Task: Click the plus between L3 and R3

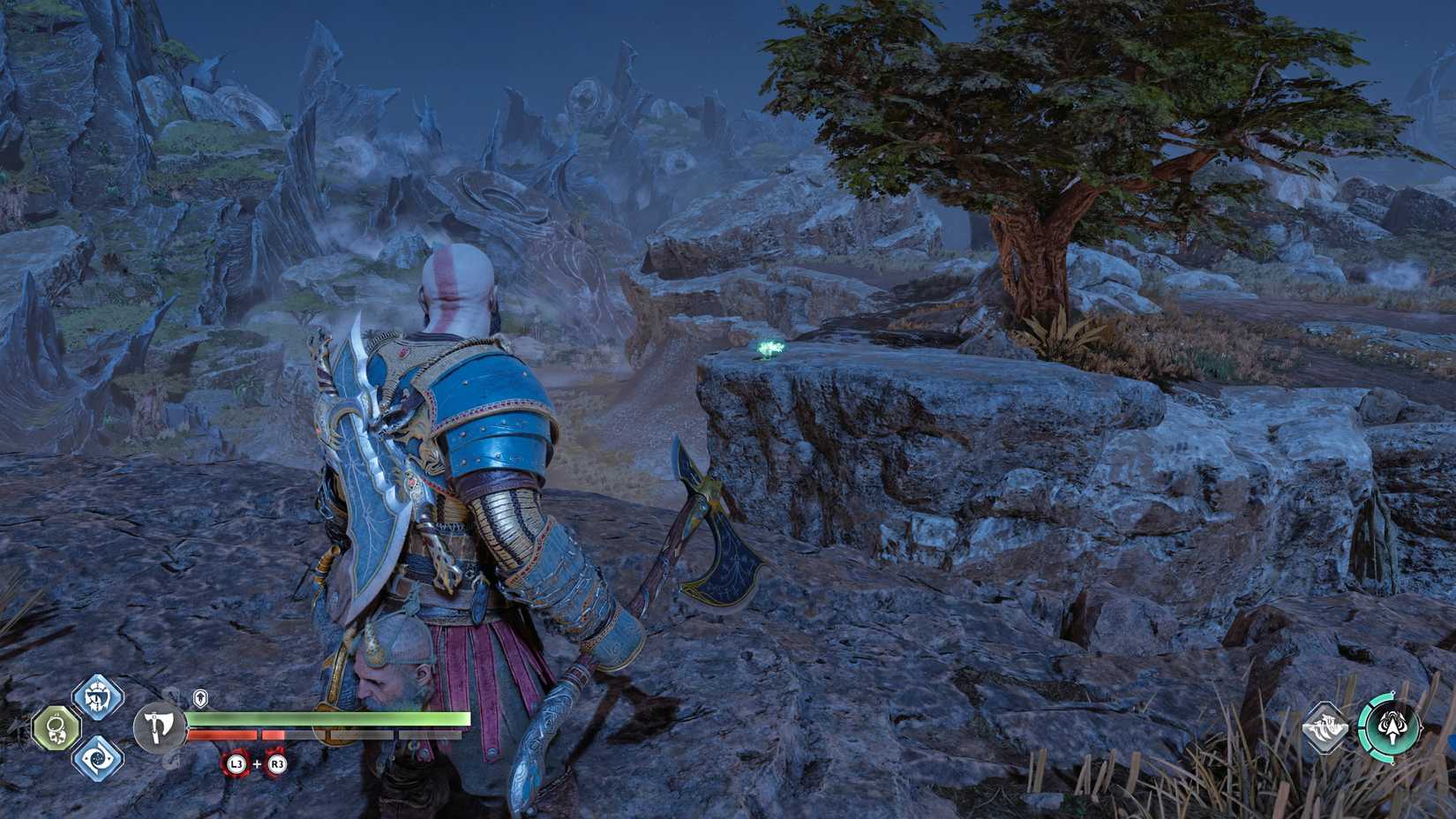Action: 258,764
